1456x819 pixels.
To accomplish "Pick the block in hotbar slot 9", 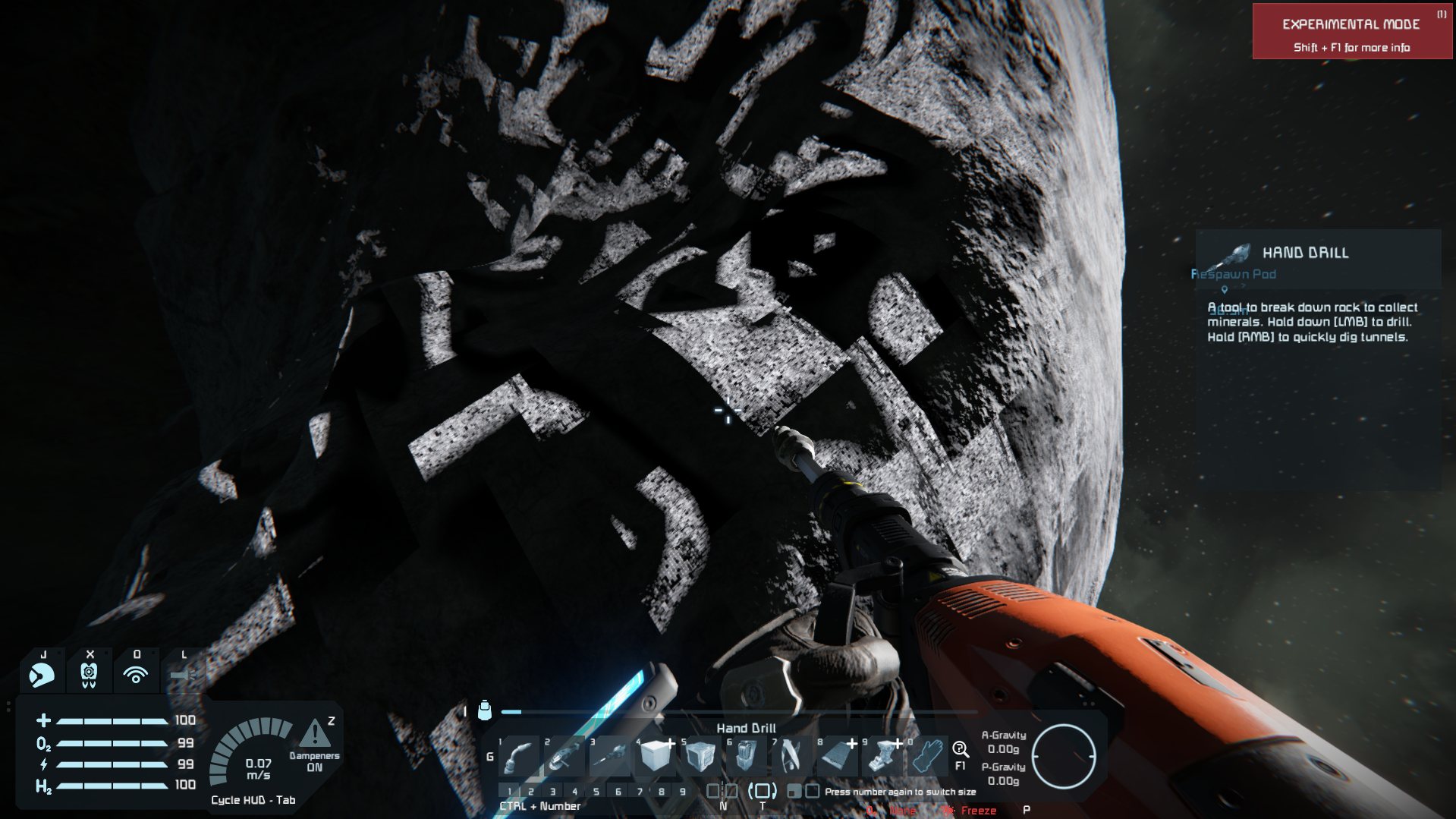I will tap(882, 757).
